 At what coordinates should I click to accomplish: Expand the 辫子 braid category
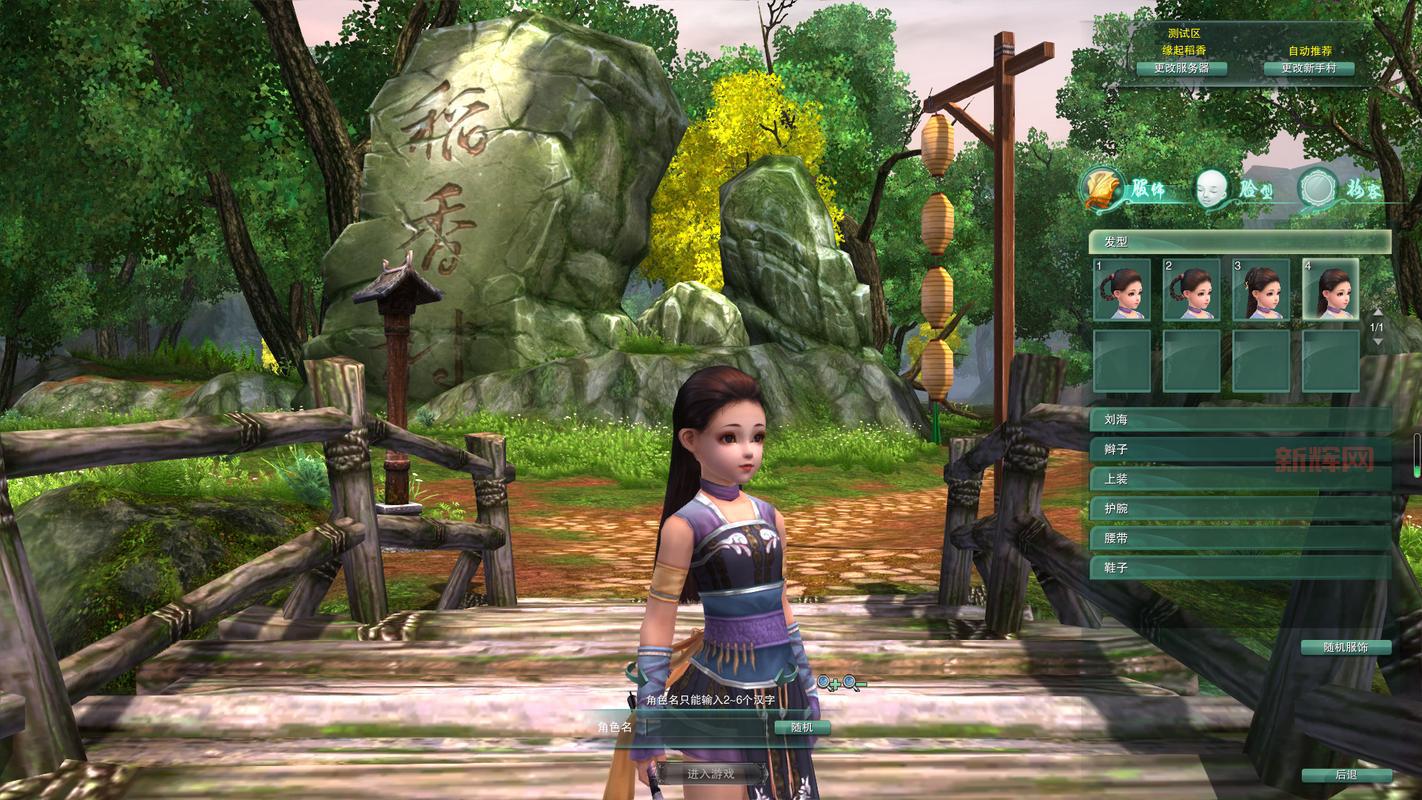coord(1239,450)
